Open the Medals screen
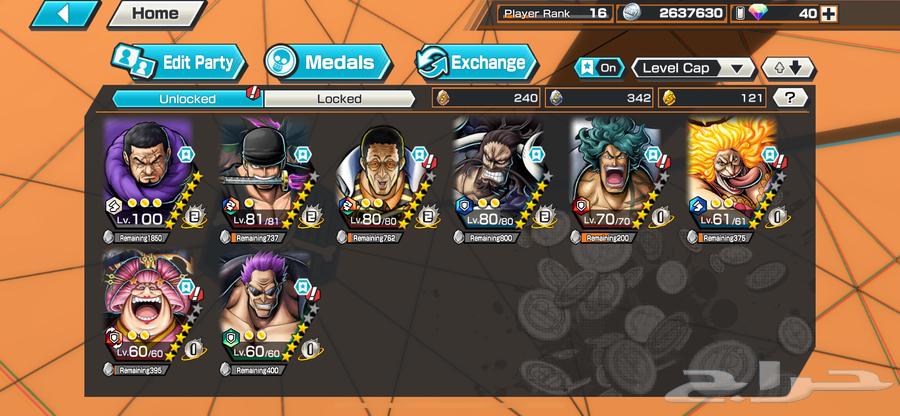Screen dimensions: 900x416 (x=327, y=62)
